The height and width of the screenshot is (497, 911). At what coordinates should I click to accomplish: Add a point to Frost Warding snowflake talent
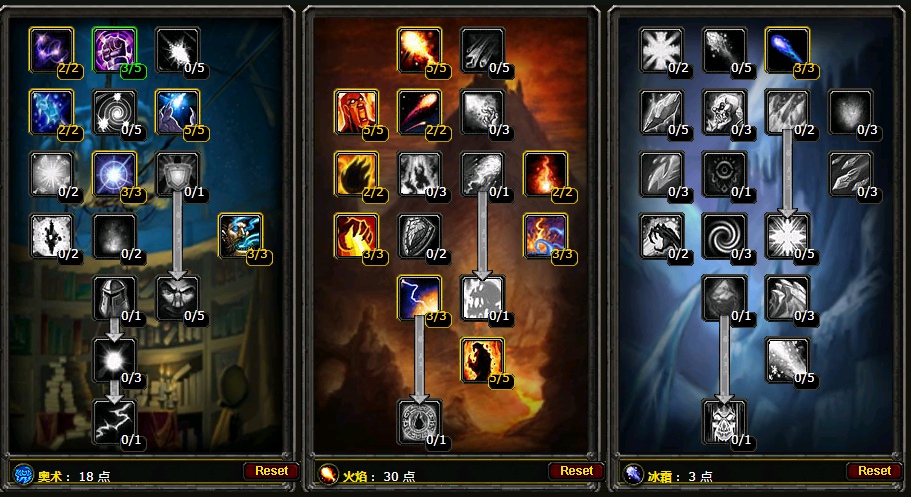pos(662,50)
